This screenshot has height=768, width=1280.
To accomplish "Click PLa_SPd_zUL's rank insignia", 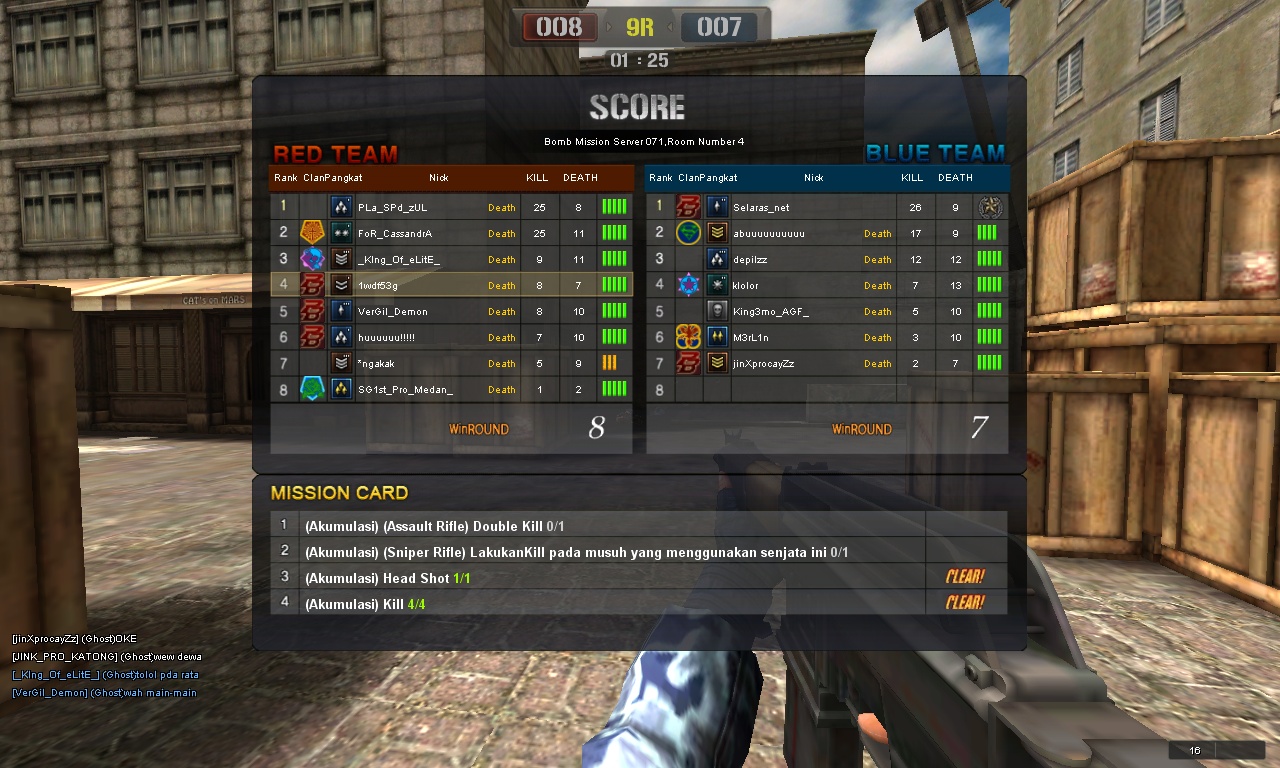I will coord(340,207).
